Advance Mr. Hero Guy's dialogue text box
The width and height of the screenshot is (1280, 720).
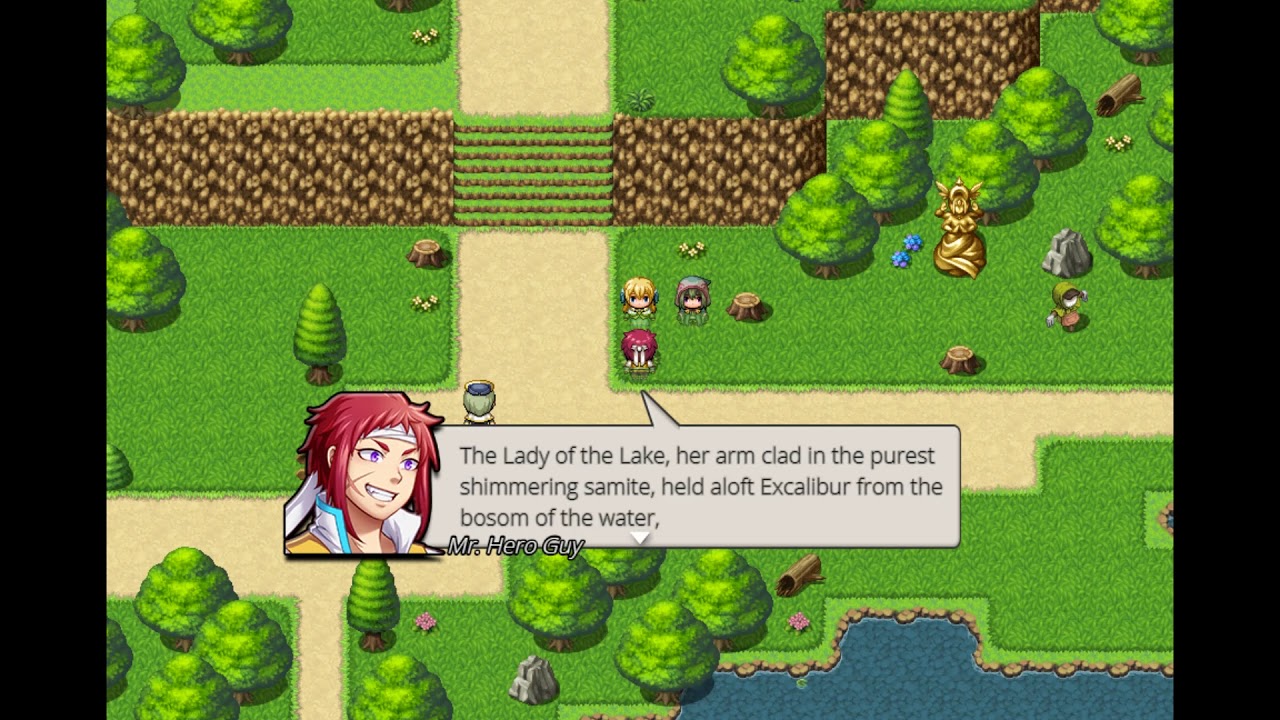[x=700, y=486]
